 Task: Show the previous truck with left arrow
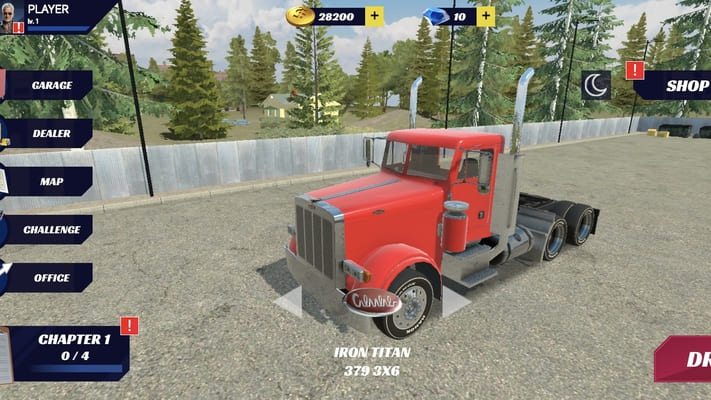(288, 302)
